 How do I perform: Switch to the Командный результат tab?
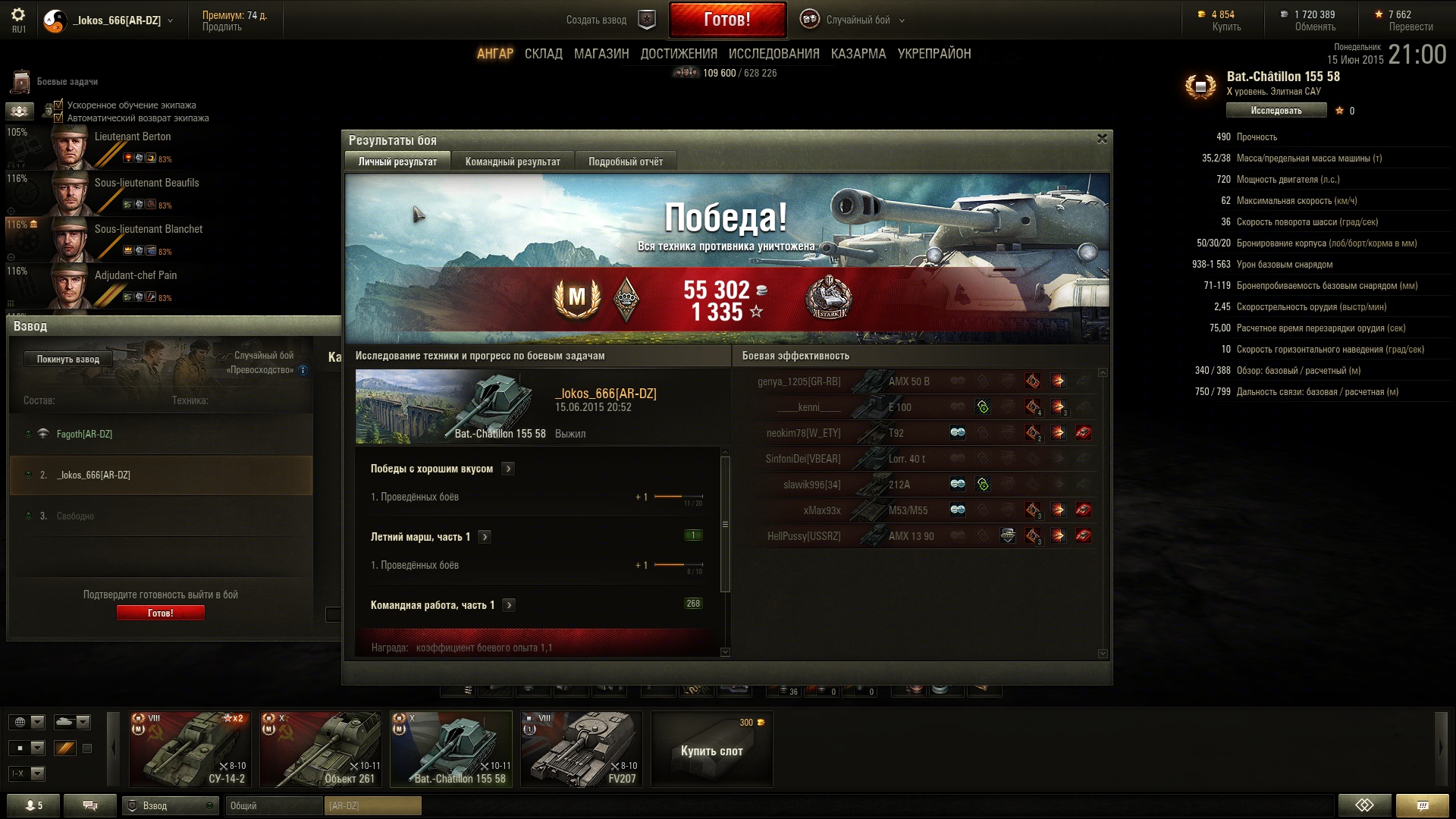coord(513,162)
